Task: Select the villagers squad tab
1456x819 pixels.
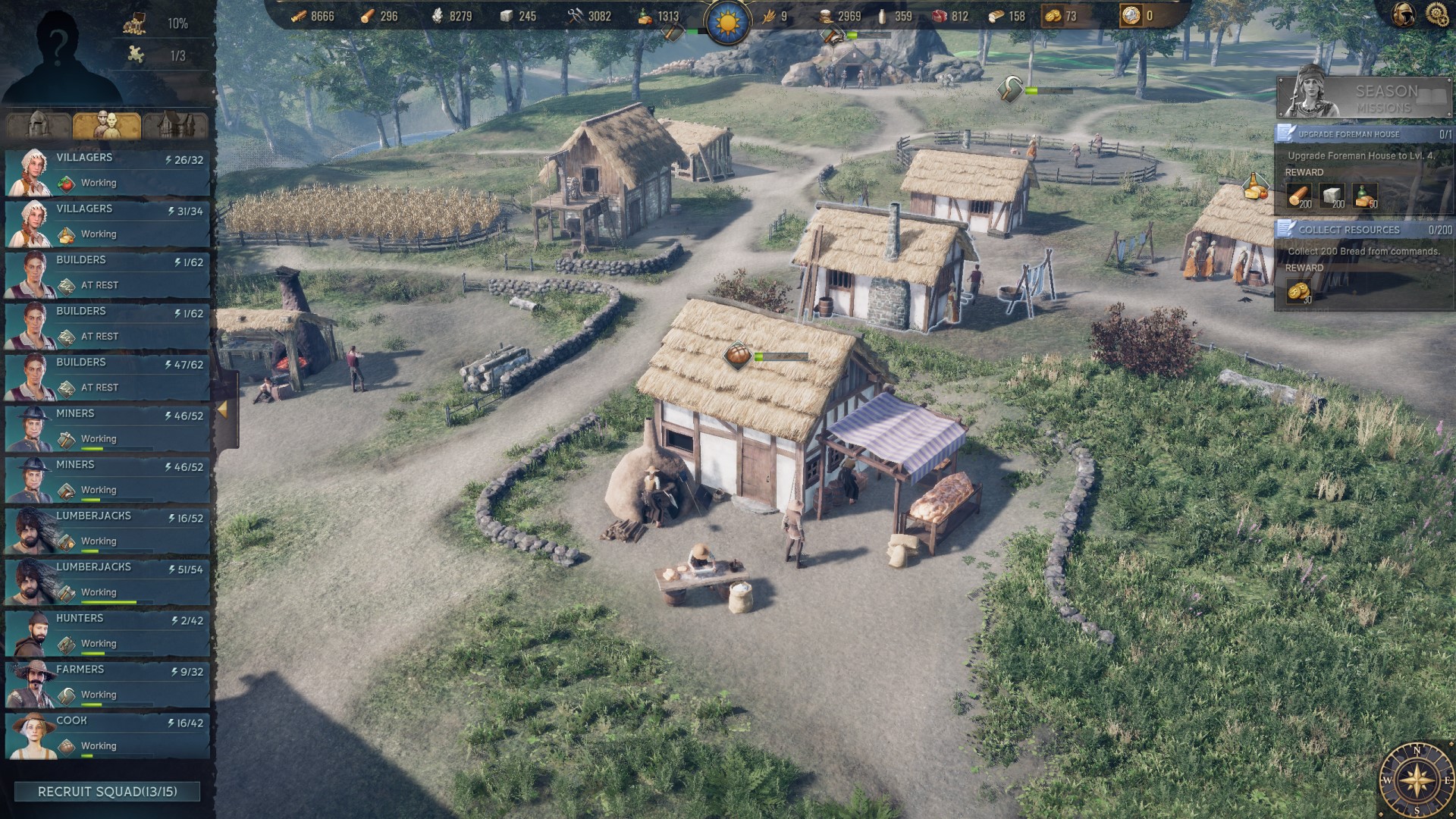Action: pyautogui.click(x=107, y=124)
